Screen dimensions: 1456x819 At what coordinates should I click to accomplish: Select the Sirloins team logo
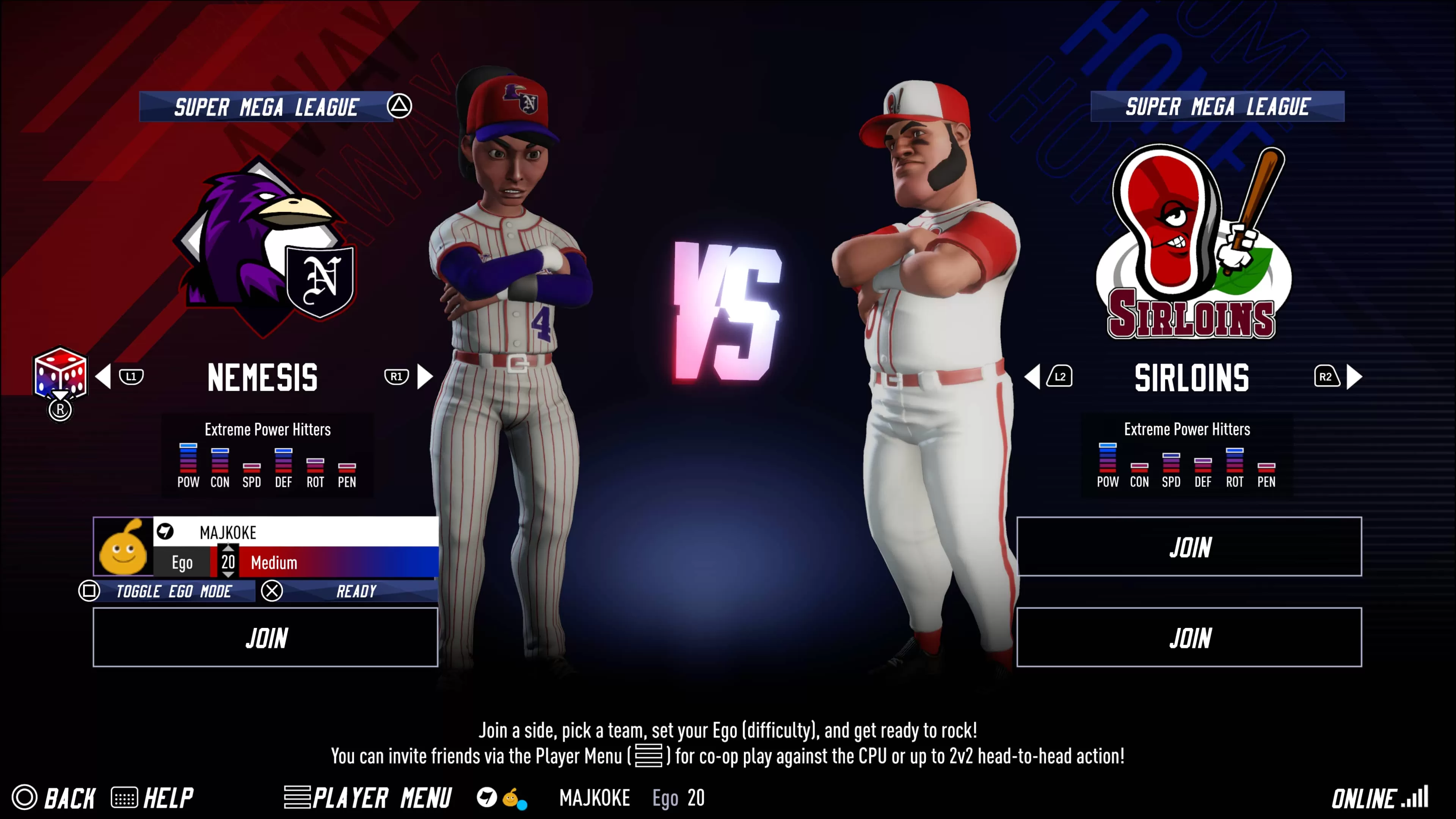click(x=1191, y=243)
